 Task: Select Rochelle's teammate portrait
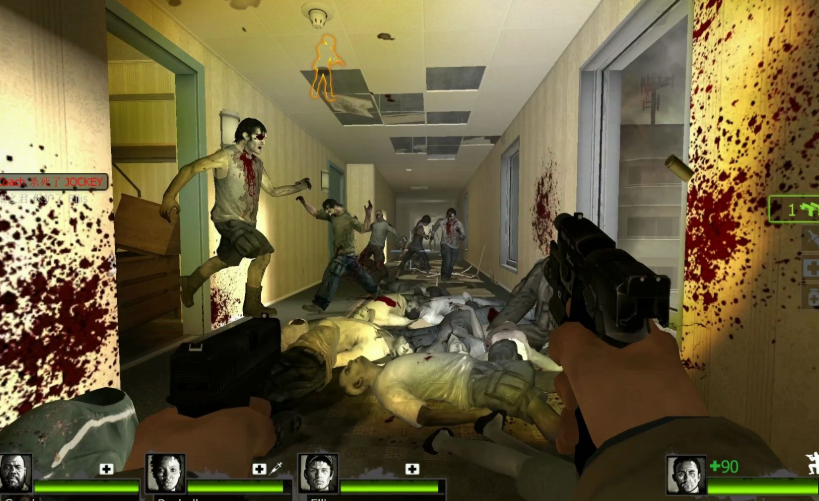coord(165,473)
